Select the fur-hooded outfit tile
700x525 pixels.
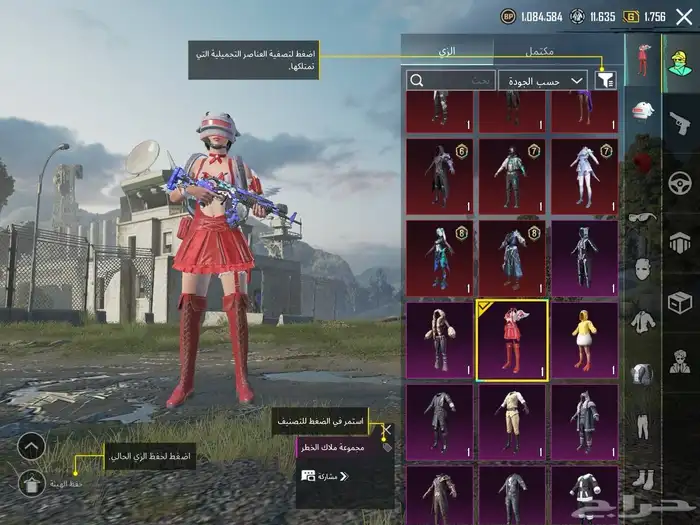439,341
